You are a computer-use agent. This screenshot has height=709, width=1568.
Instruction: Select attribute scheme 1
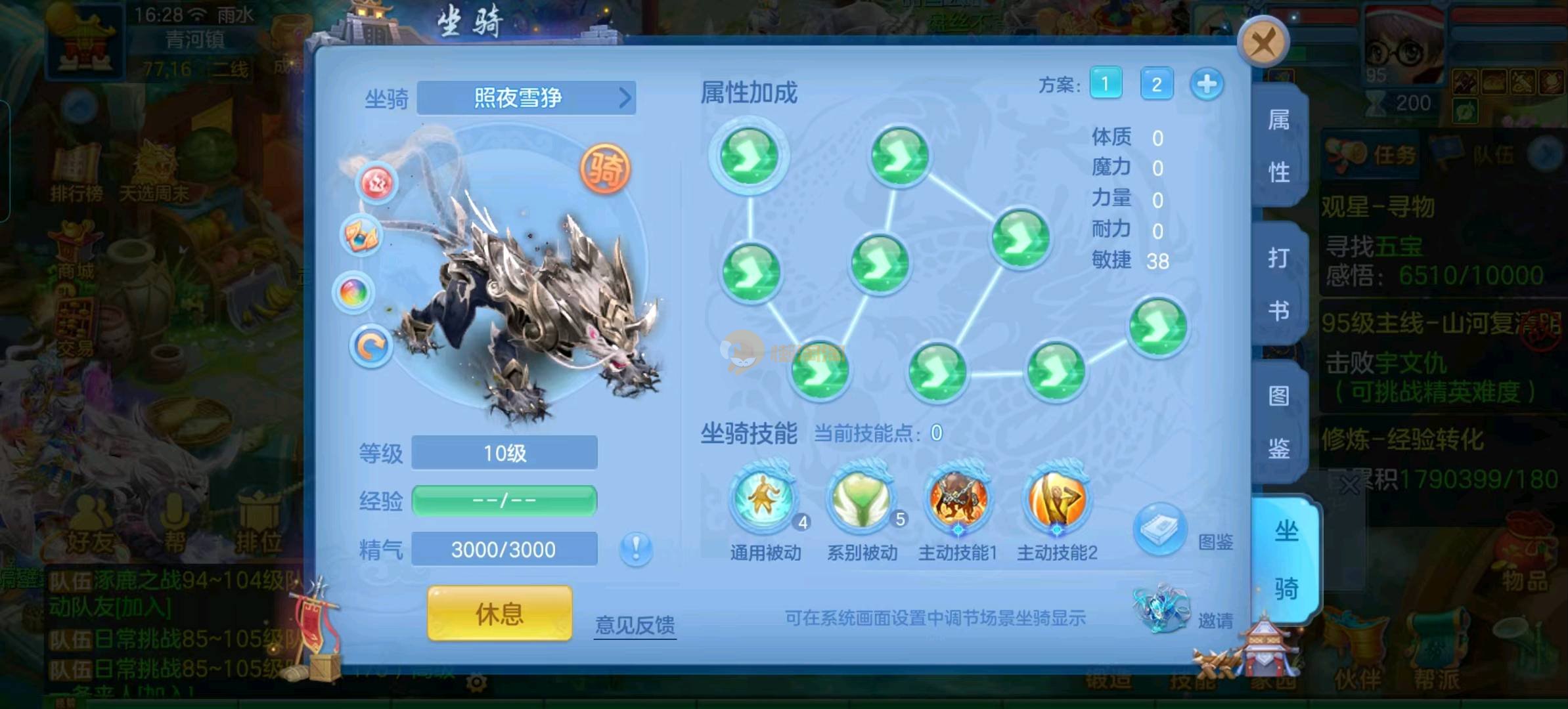(1106, 84)
